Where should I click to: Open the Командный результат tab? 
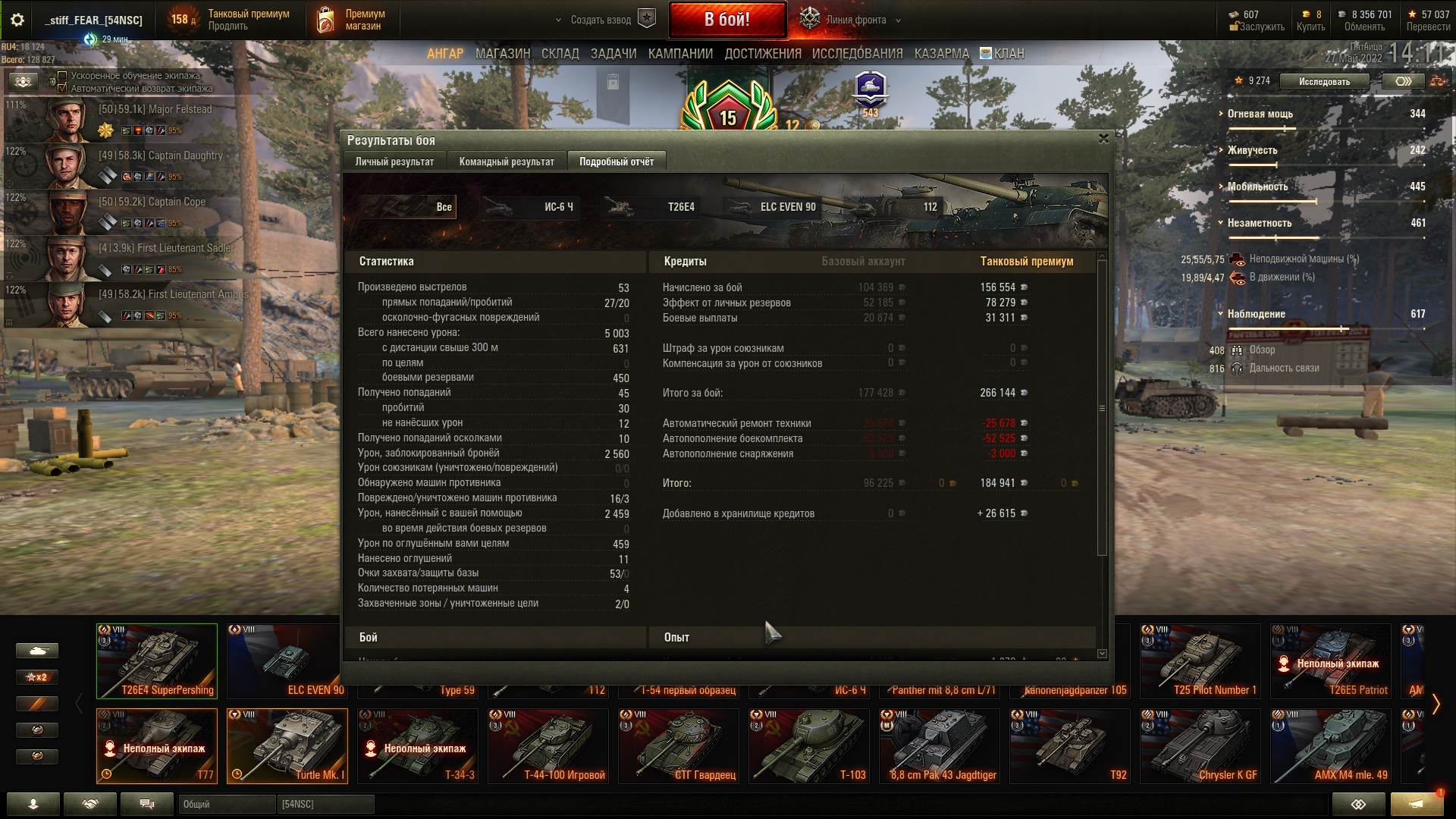507,162
